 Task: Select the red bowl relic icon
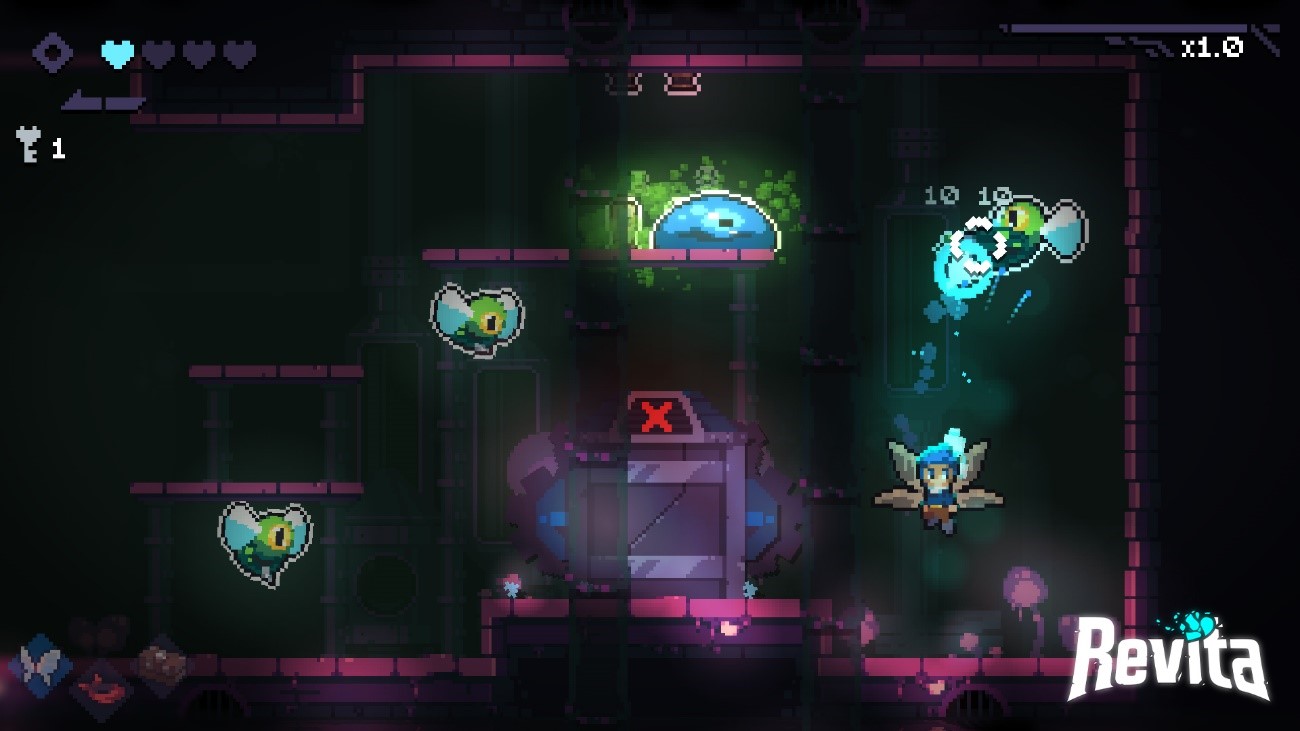(102, 688)
